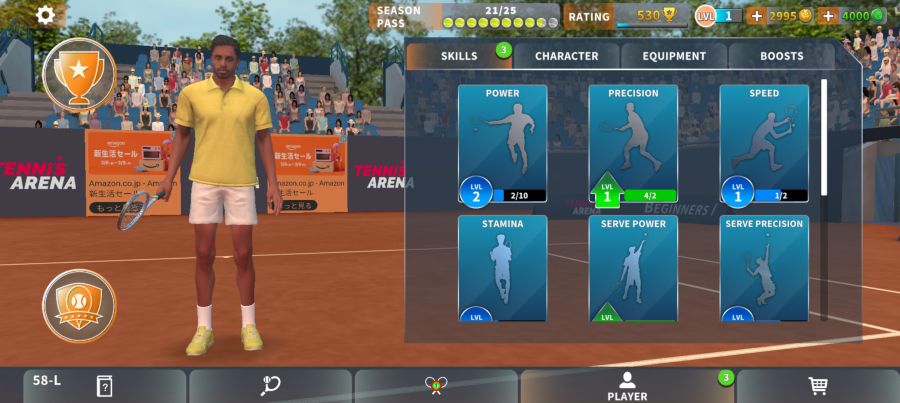The width and height of the screenshot is (900, 403).
Task: Open the shop cart in bottom bar
Action: 818,386
